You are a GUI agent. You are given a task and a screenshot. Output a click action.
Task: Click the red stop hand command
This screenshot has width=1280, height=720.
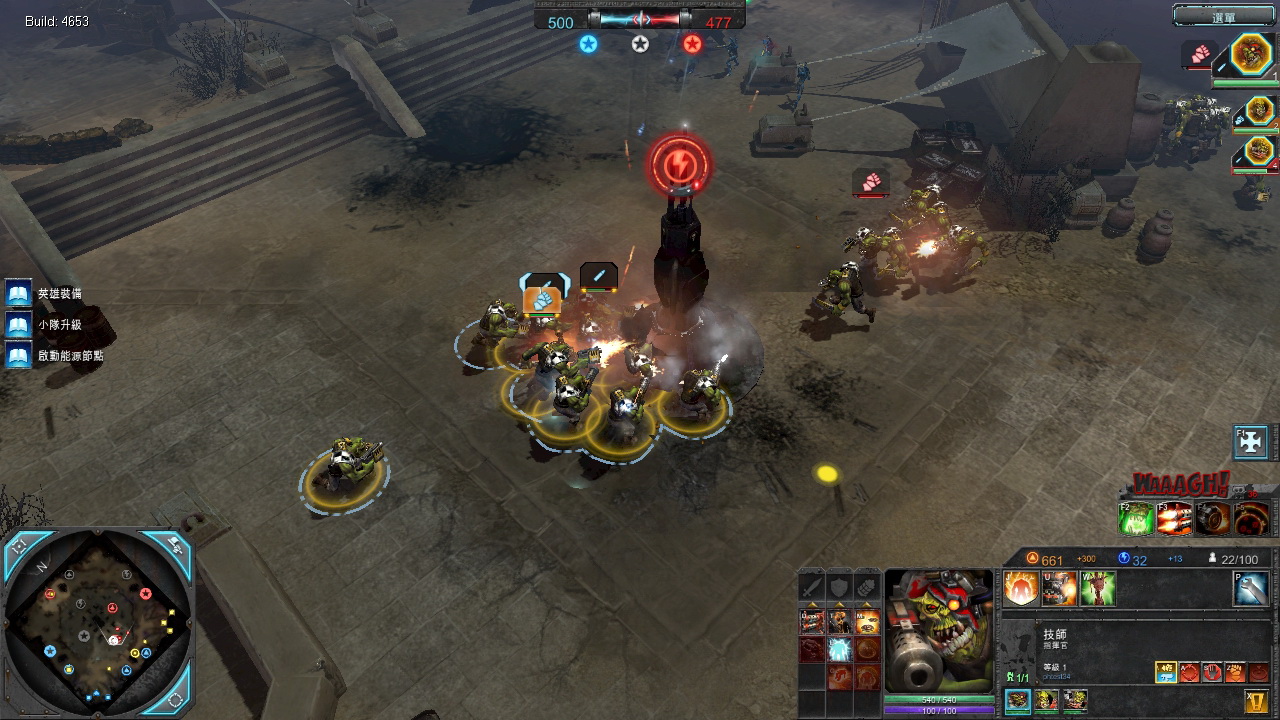[1212, 672]
